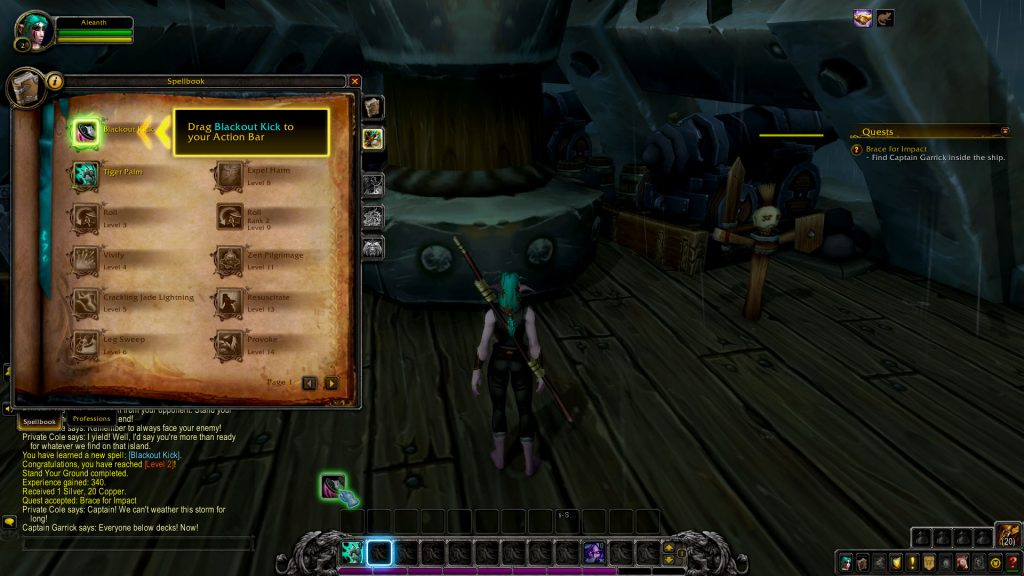Go to the next Spellbook page
Viewport: 1024px width, 576px height.
coord(331,383)
